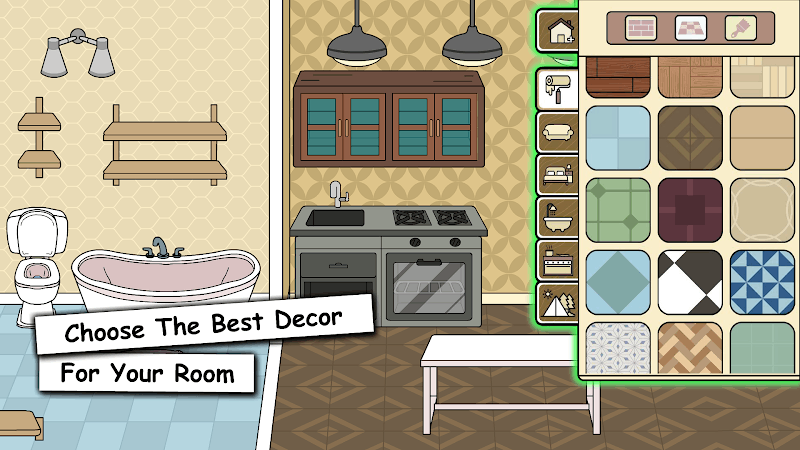The height and width of the screenshot is (450, 800).
Task: Show the floor tile options
Action: [690, 27]
